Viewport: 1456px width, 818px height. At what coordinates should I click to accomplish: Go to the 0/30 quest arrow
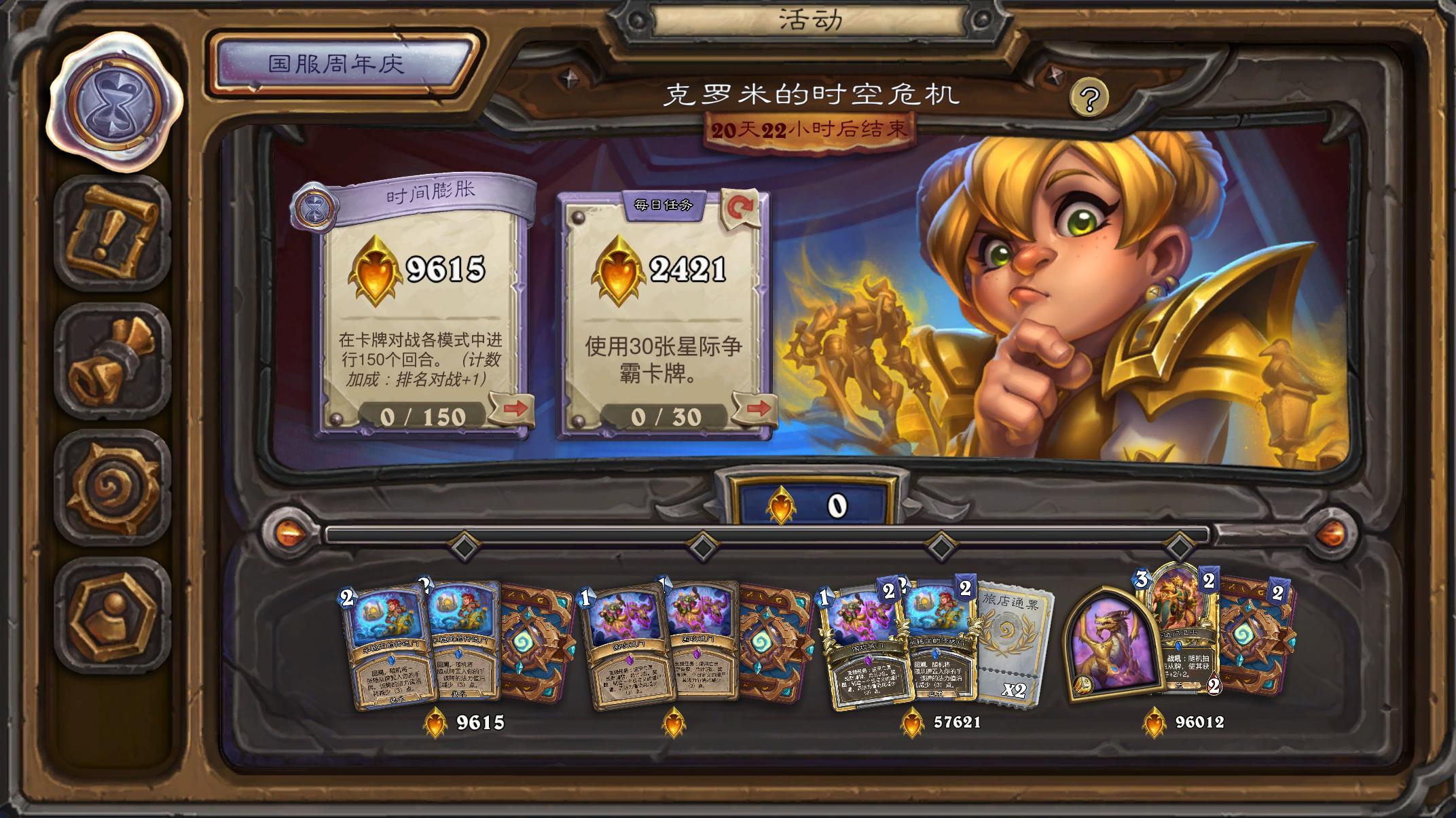(756, 408)
